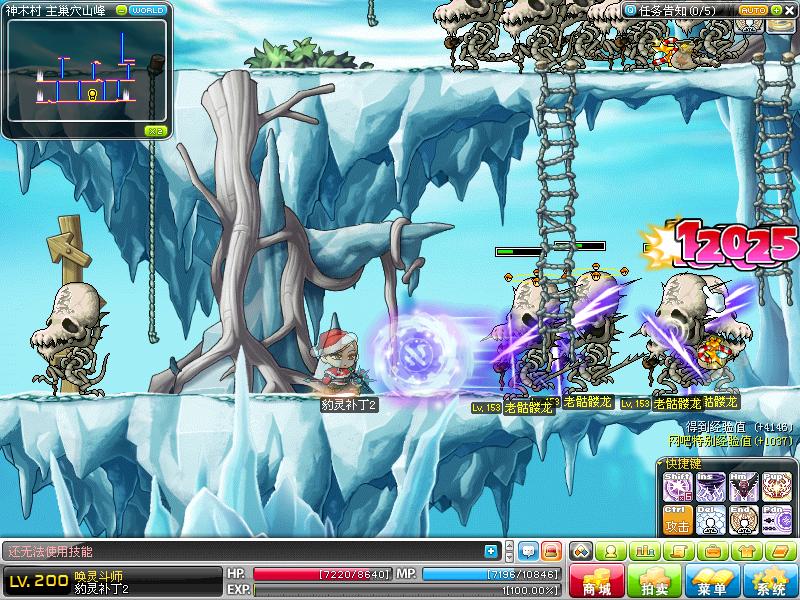This screenshot has height=600, width=800.
Task: Toggle AUTO in the quest tracker
Action: (x=752, y=11)
